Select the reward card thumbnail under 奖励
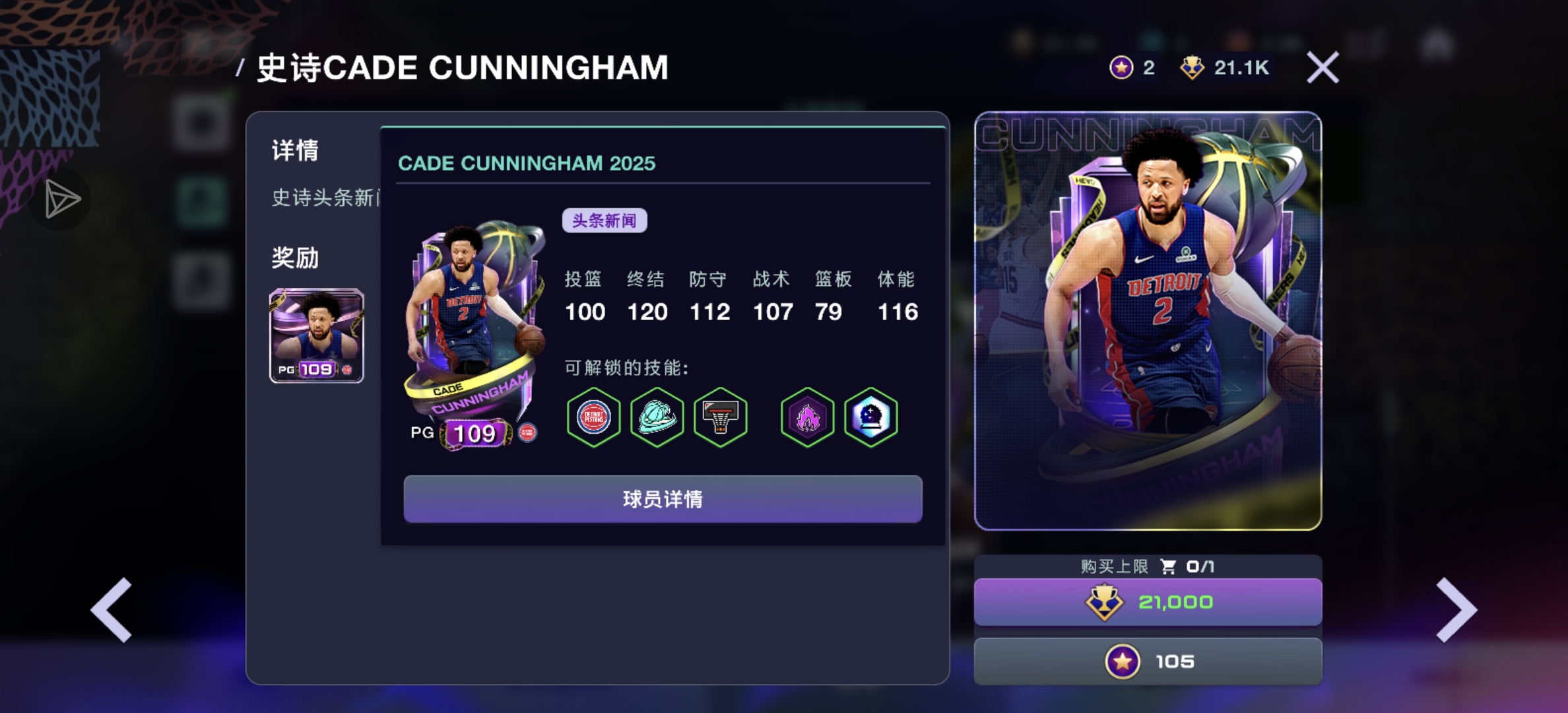The height and width of the screenshot is (713, 1568). (x=316, y=335)
